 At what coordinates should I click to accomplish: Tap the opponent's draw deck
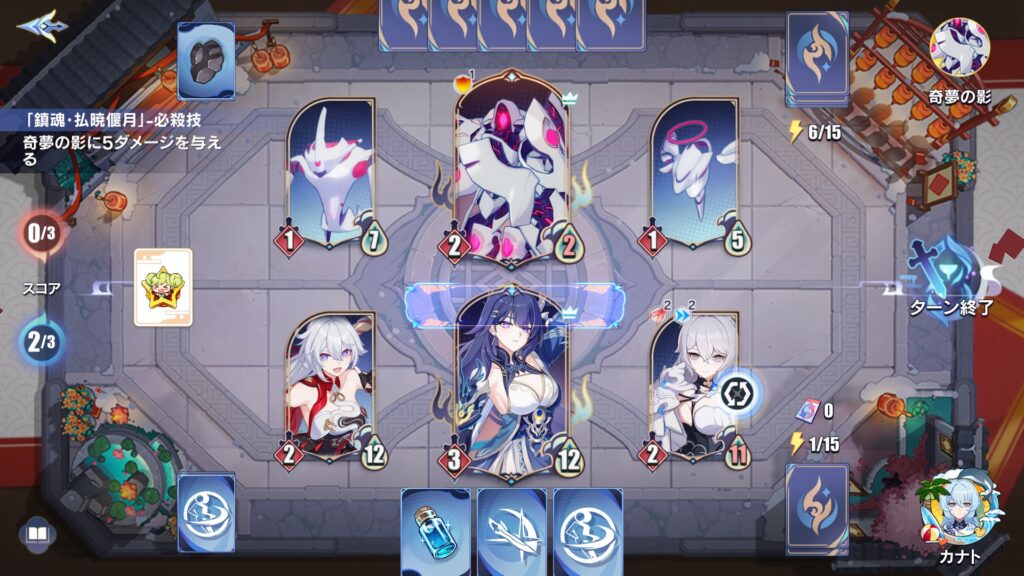coord(817,58)
